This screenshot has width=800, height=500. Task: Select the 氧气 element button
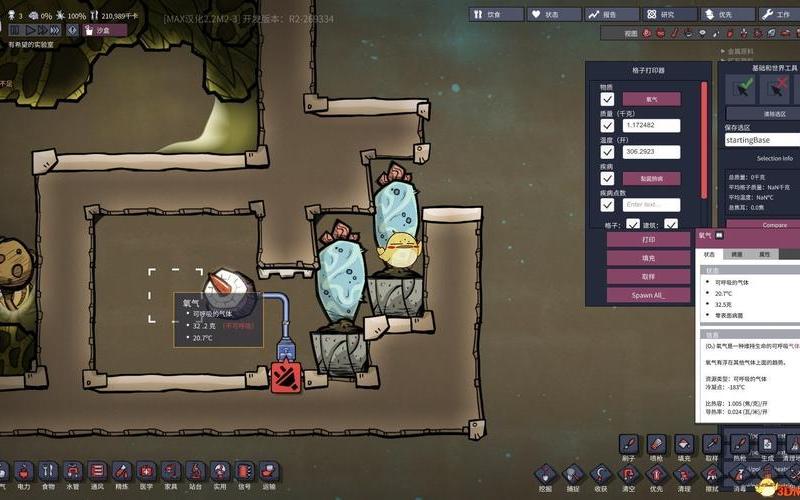point(651,99)
